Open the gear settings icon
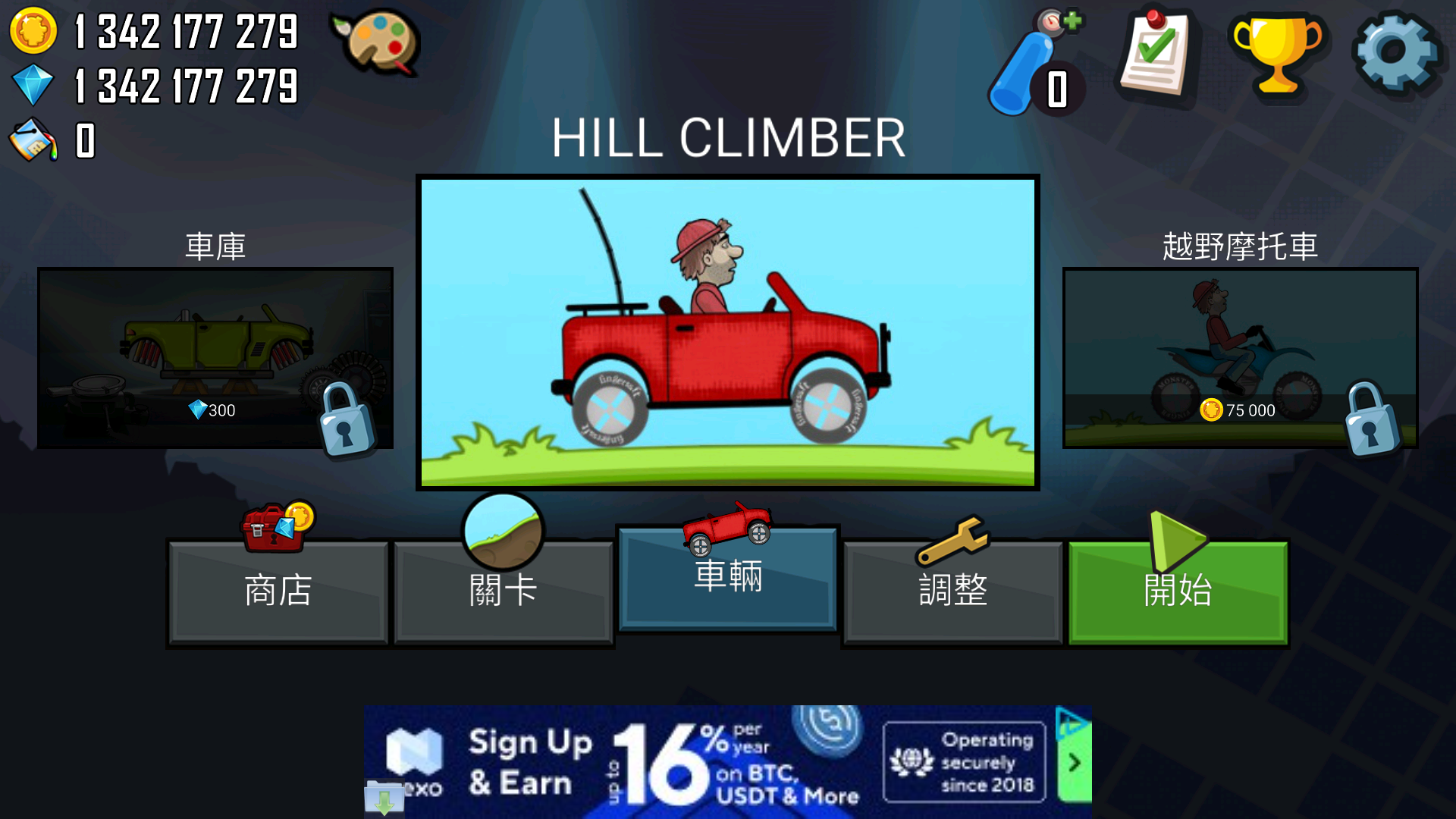This screenshot has width=1456, height=819. pos(1395,52)
